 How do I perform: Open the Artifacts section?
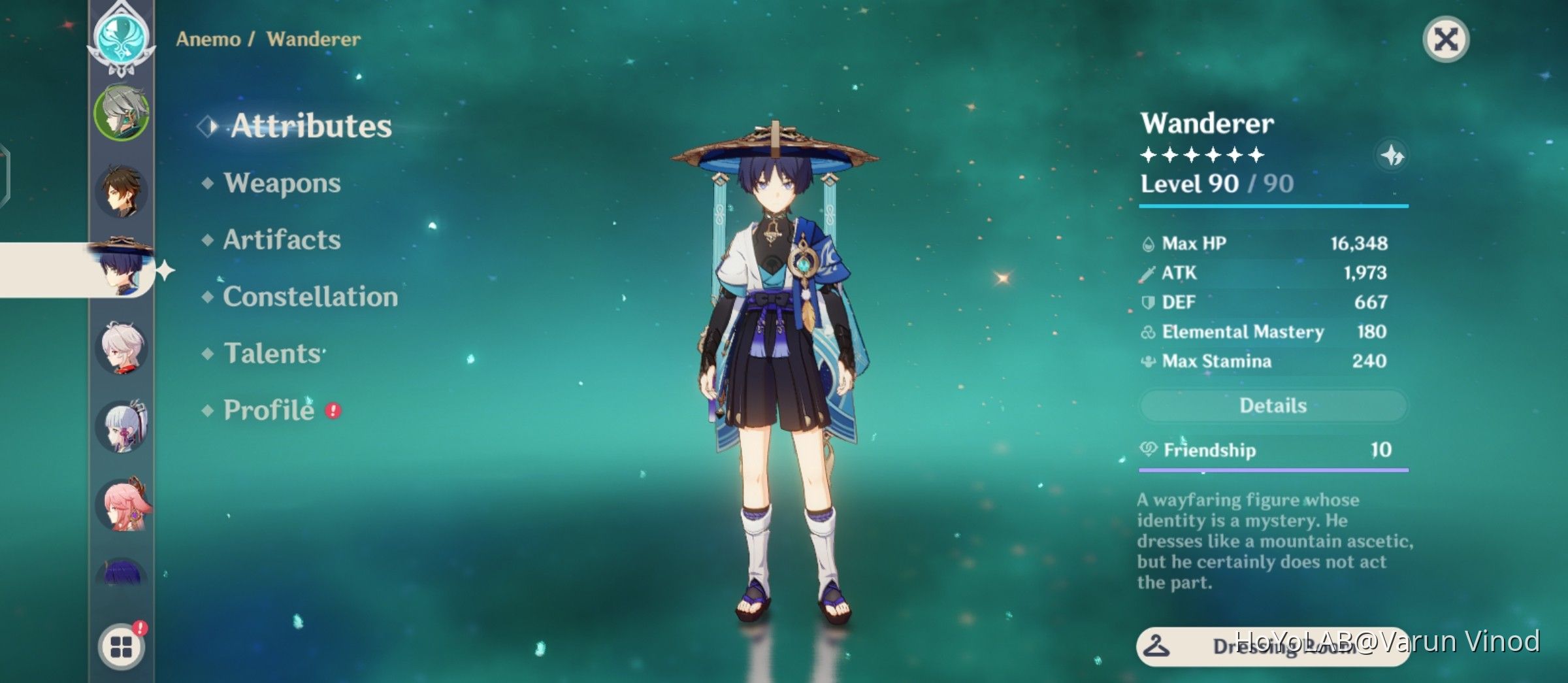(x=282, y=240)
